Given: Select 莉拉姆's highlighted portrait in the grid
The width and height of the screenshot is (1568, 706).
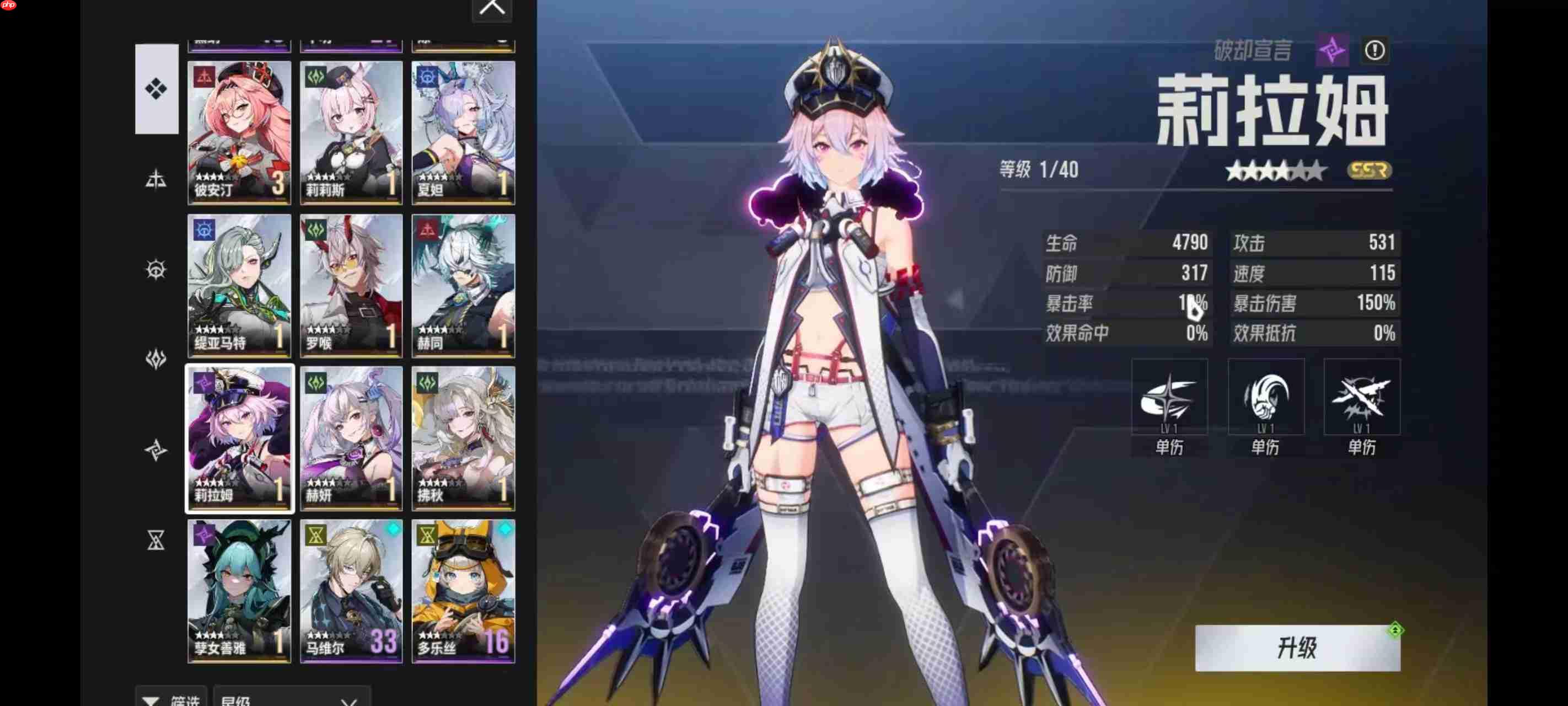Looking at the screenshot, I should click(x=239, y=437).
